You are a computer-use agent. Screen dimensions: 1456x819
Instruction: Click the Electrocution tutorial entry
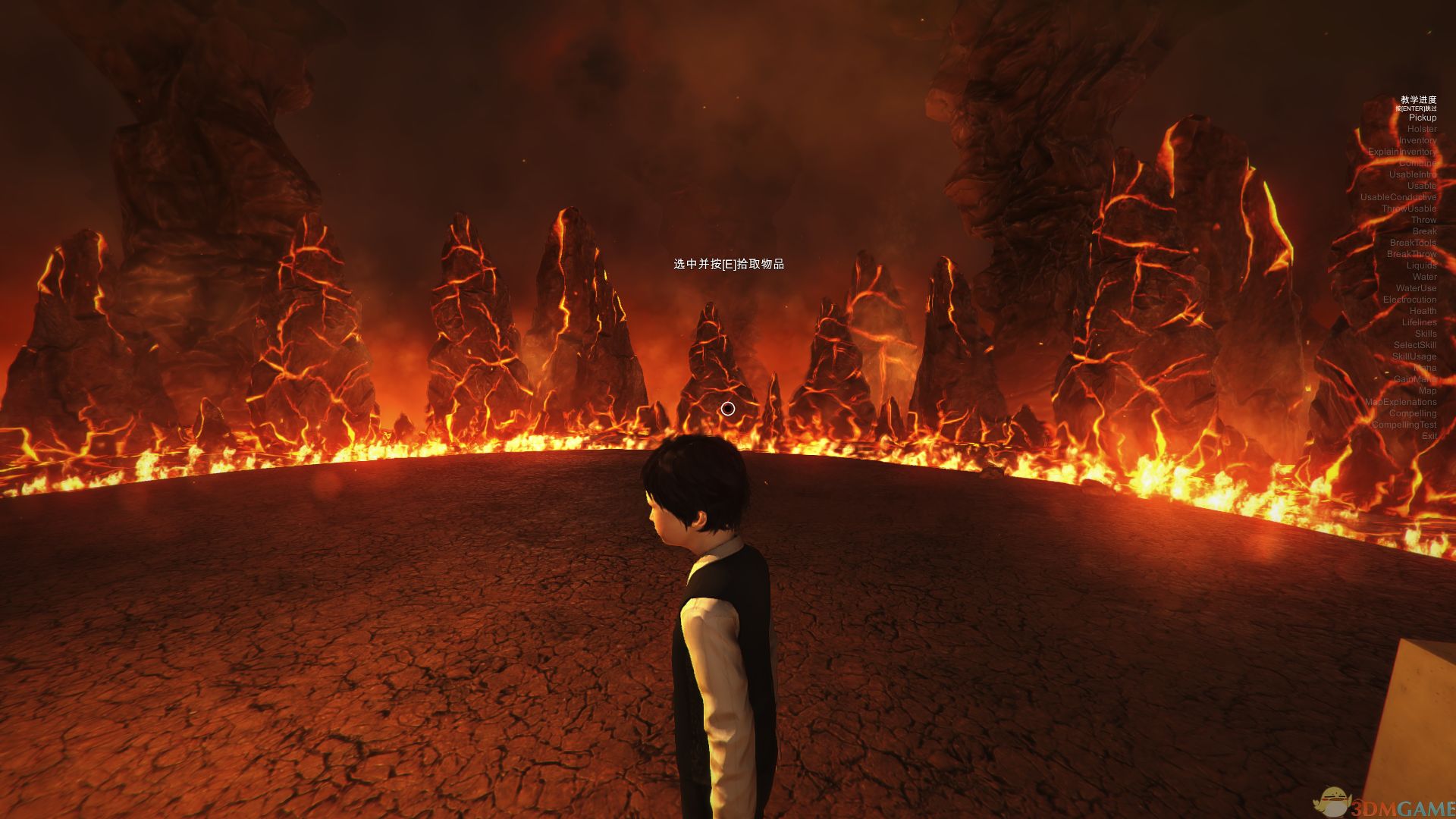(x=1409, y=300)
